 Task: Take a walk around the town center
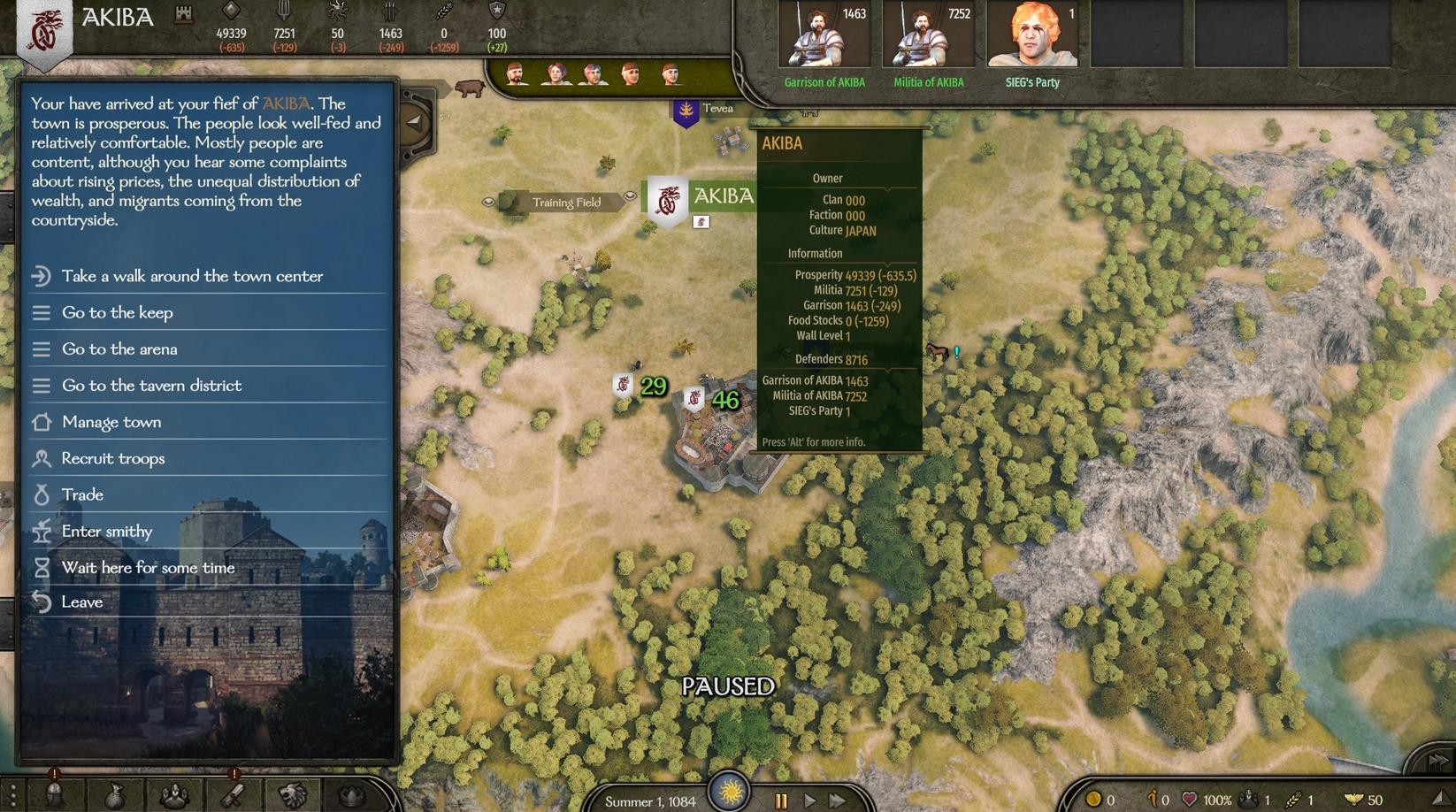[192, 276]
